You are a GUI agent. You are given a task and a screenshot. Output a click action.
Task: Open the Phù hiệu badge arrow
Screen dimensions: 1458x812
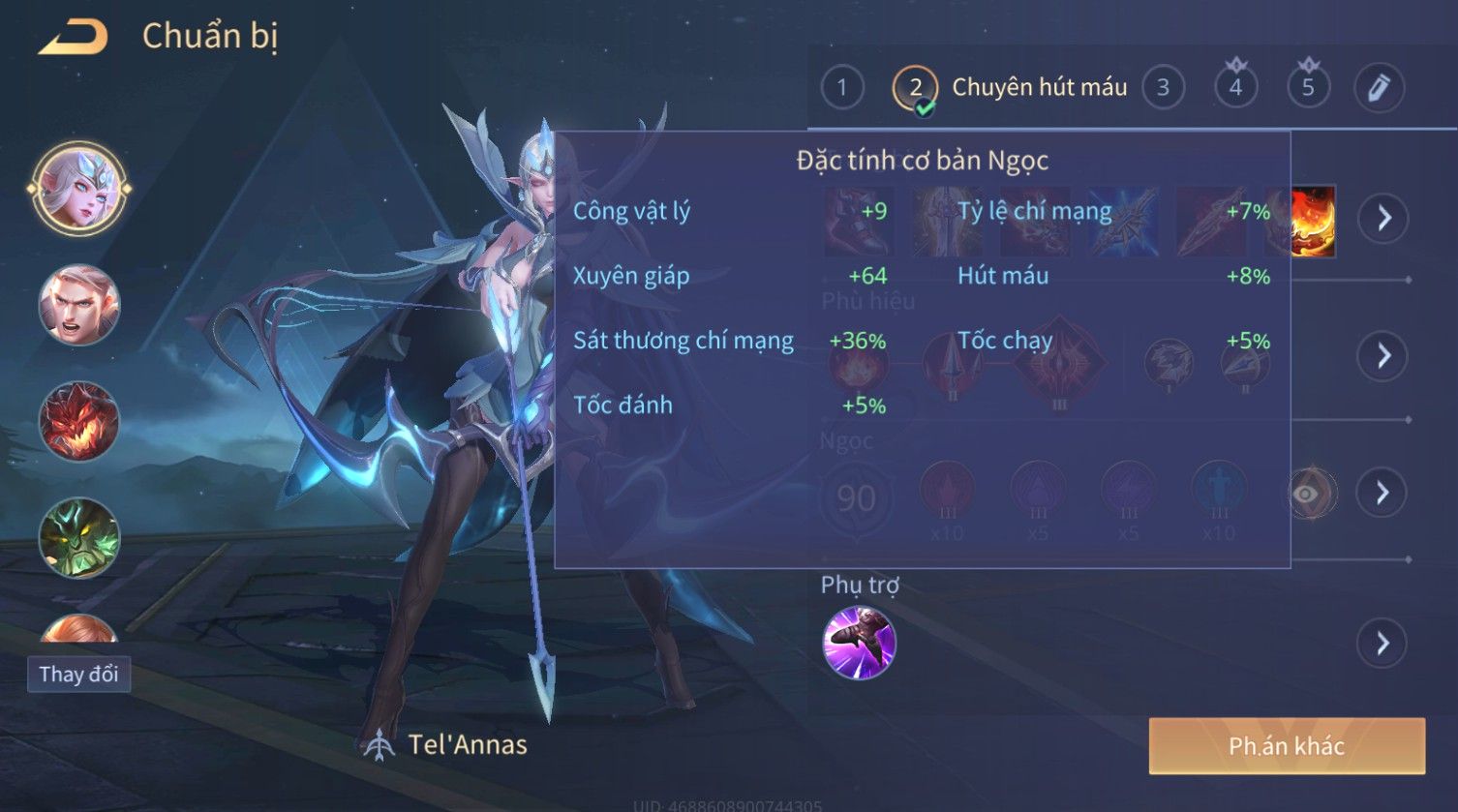1383,356
